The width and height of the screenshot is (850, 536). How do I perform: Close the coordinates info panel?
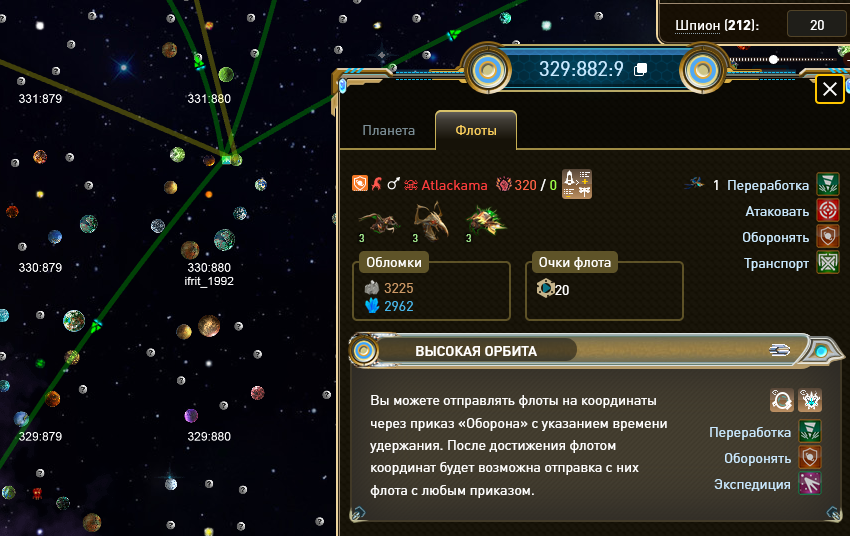click(x=829, y=90)
